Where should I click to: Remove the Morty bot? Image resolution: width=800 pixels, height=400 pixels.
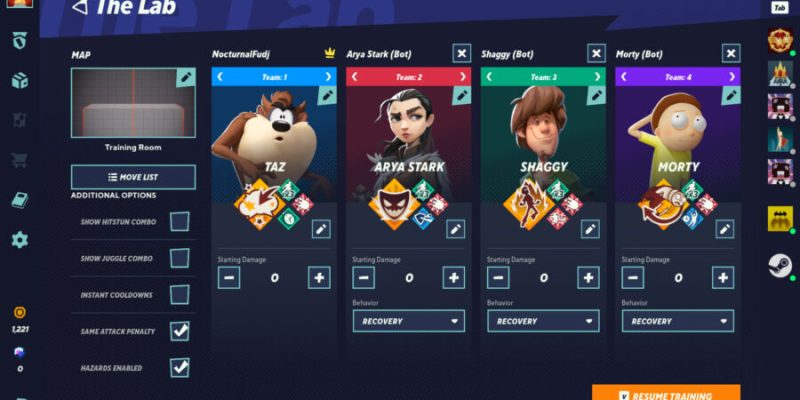tap(730, 53)
